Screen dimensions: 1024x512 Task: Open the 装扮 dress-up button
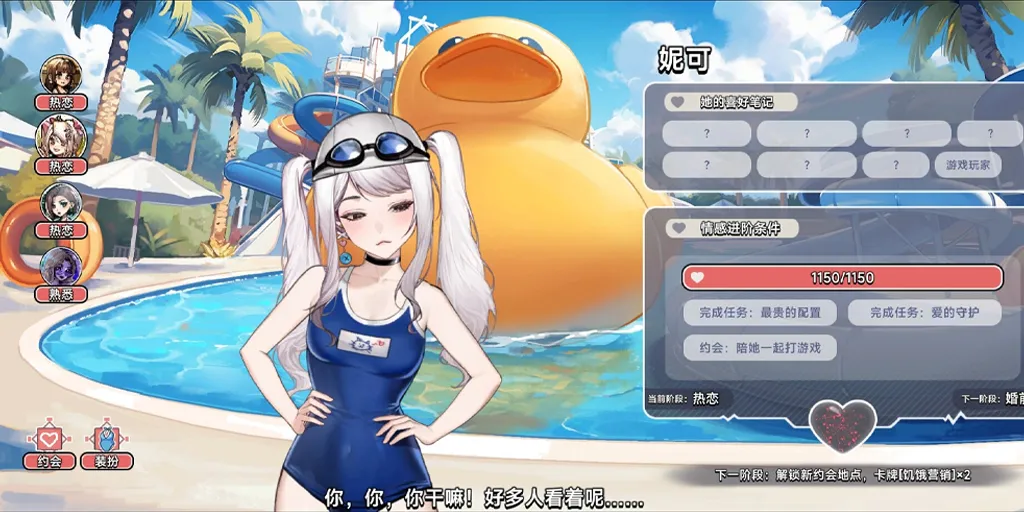pyautogui.click(x=107, y=445)
